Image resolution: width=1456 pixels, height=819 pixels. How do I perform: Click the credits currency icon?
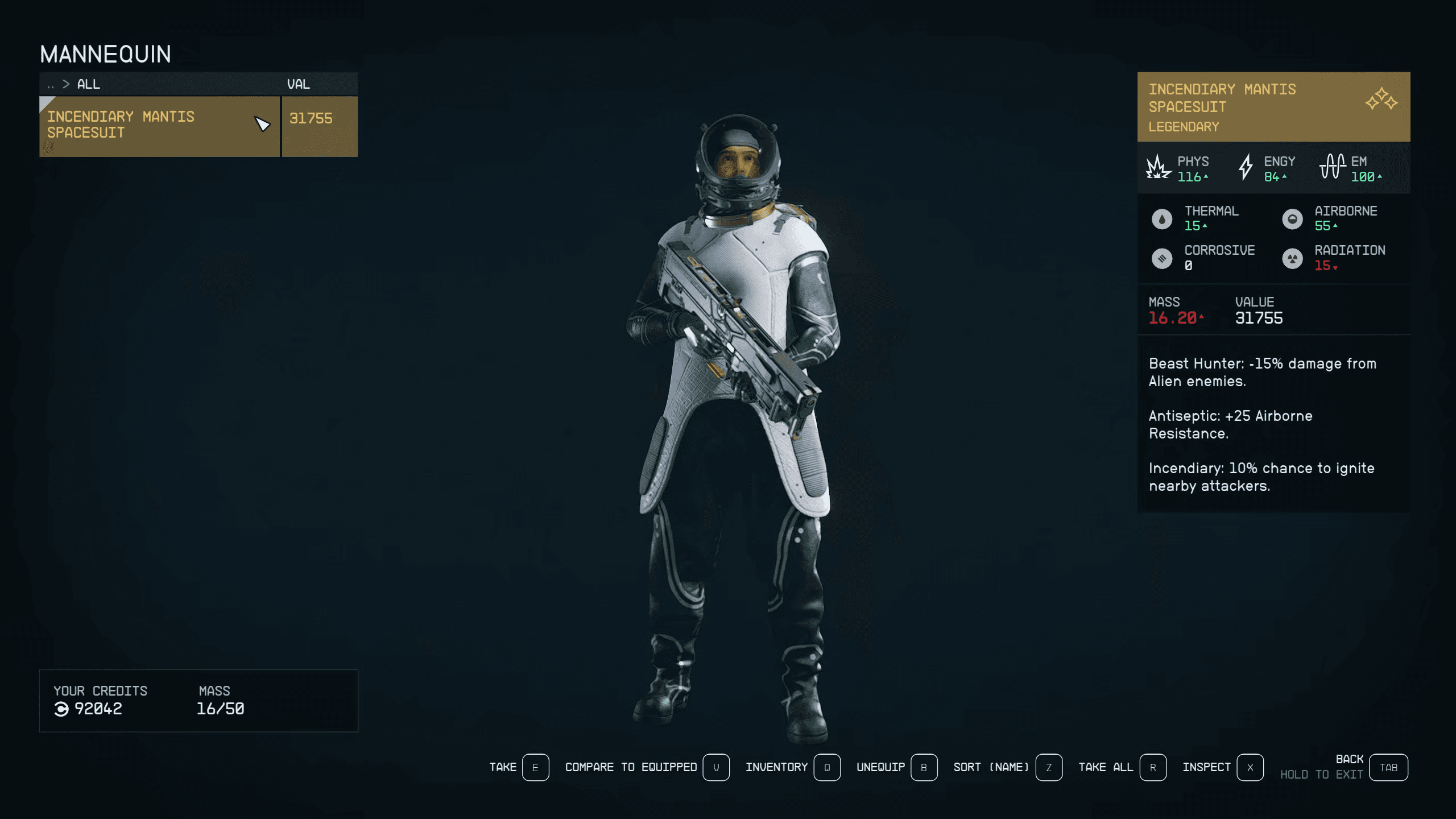(x=62, y=709)
